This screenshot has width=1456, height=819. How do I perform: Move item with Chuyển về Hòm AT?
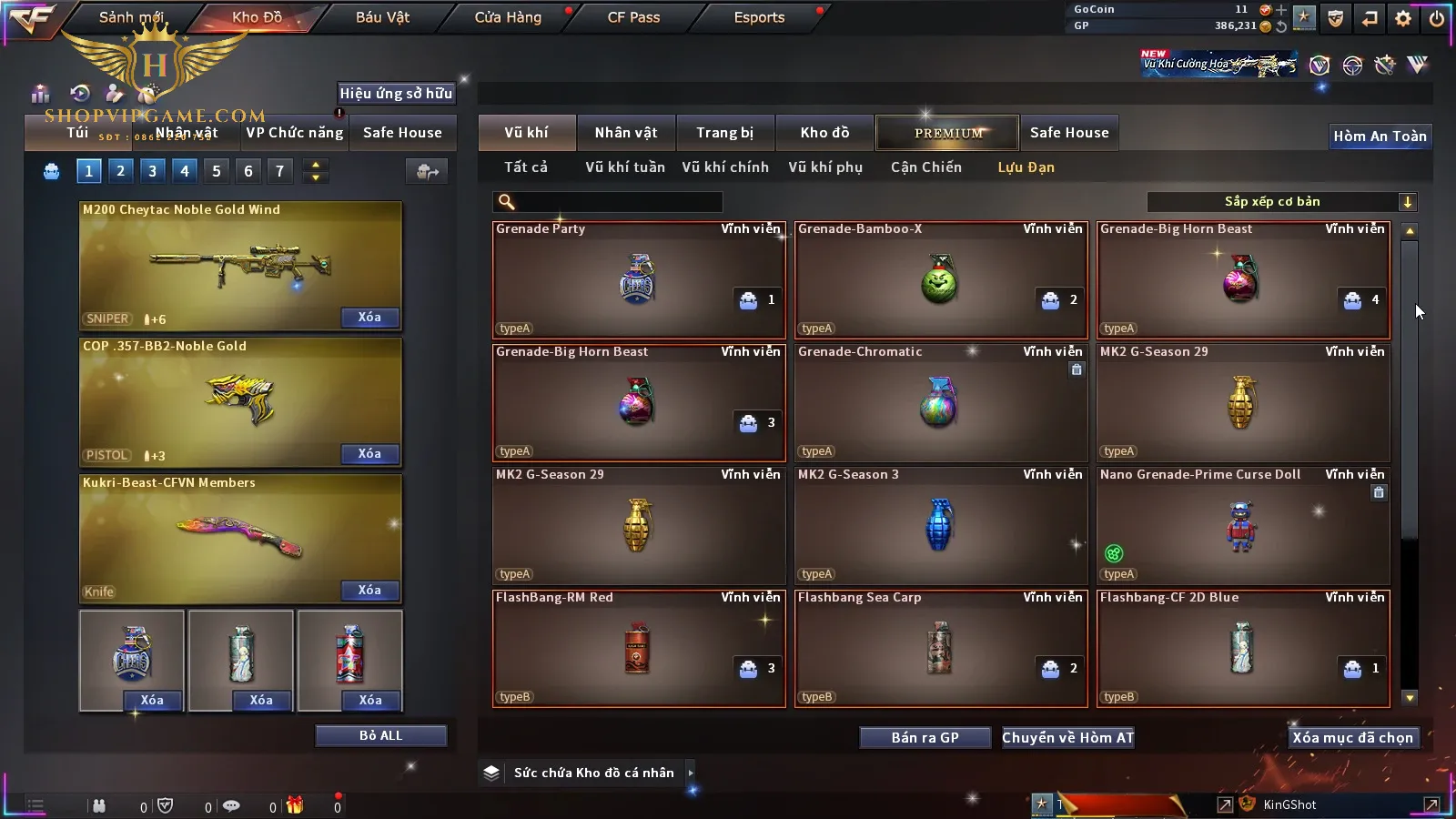tap(1067, 738)
